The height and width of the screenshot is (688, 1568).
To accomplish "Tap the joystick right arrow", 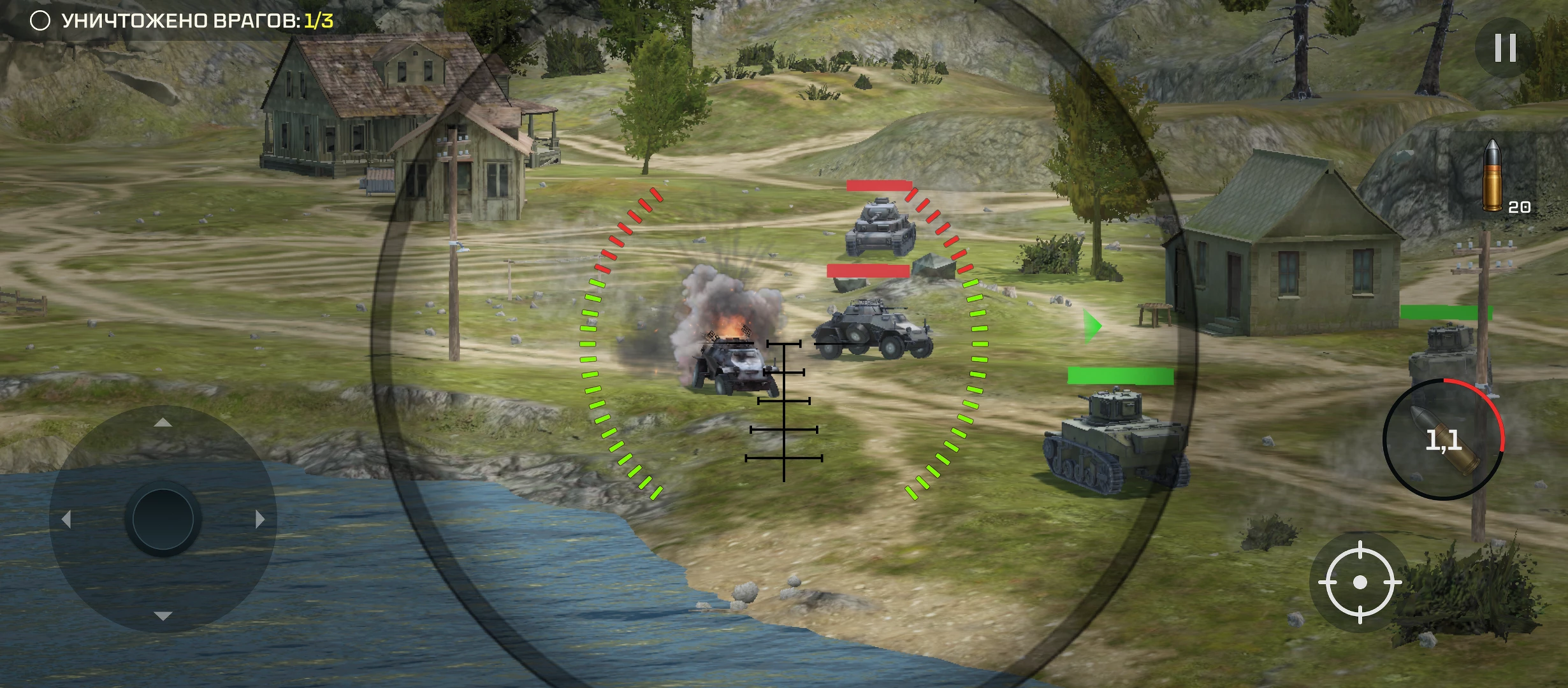I will (259, 519).
